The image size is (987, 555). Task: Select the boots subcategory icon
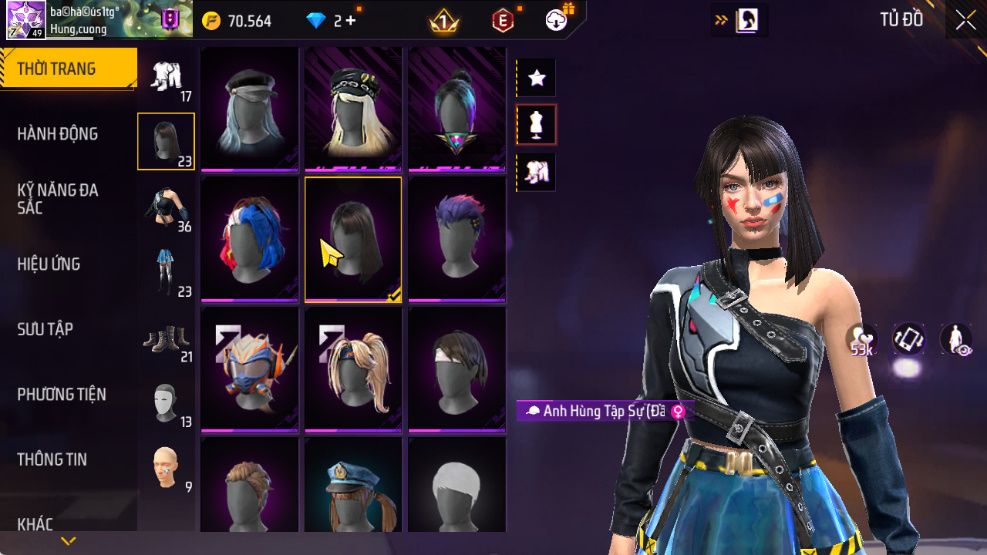point(165,338)
